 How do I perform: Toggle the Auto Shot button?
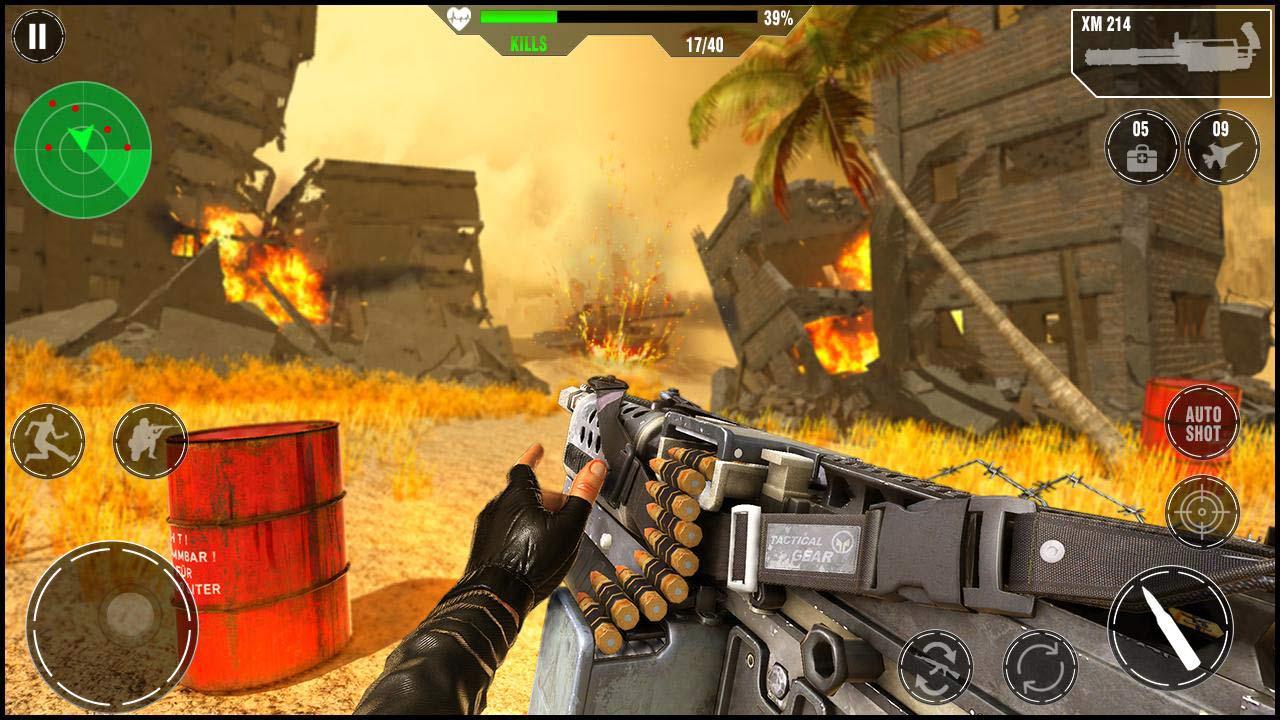pos(1202,423)
